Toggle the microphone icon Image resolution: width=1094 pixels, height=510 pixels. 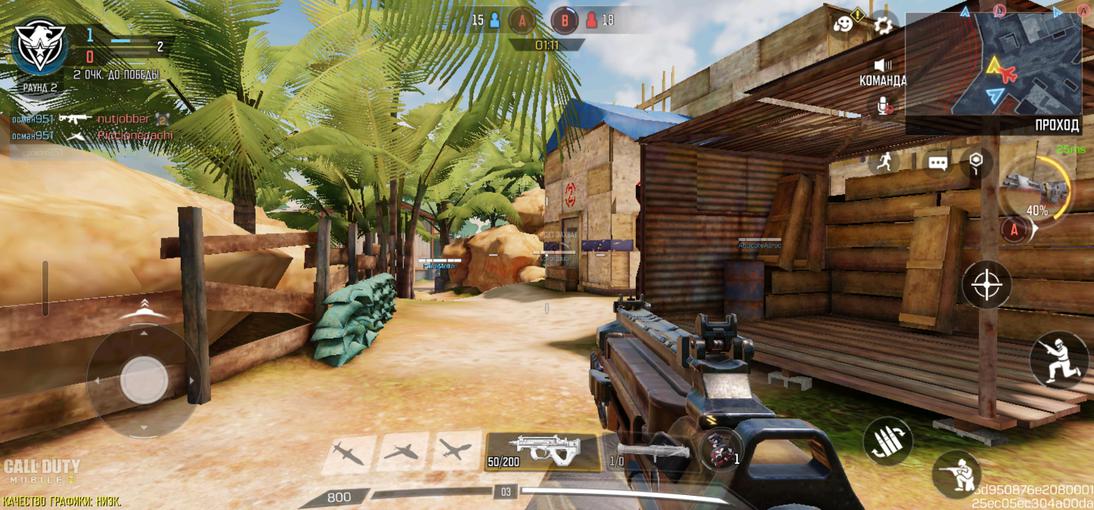[884, 105]
